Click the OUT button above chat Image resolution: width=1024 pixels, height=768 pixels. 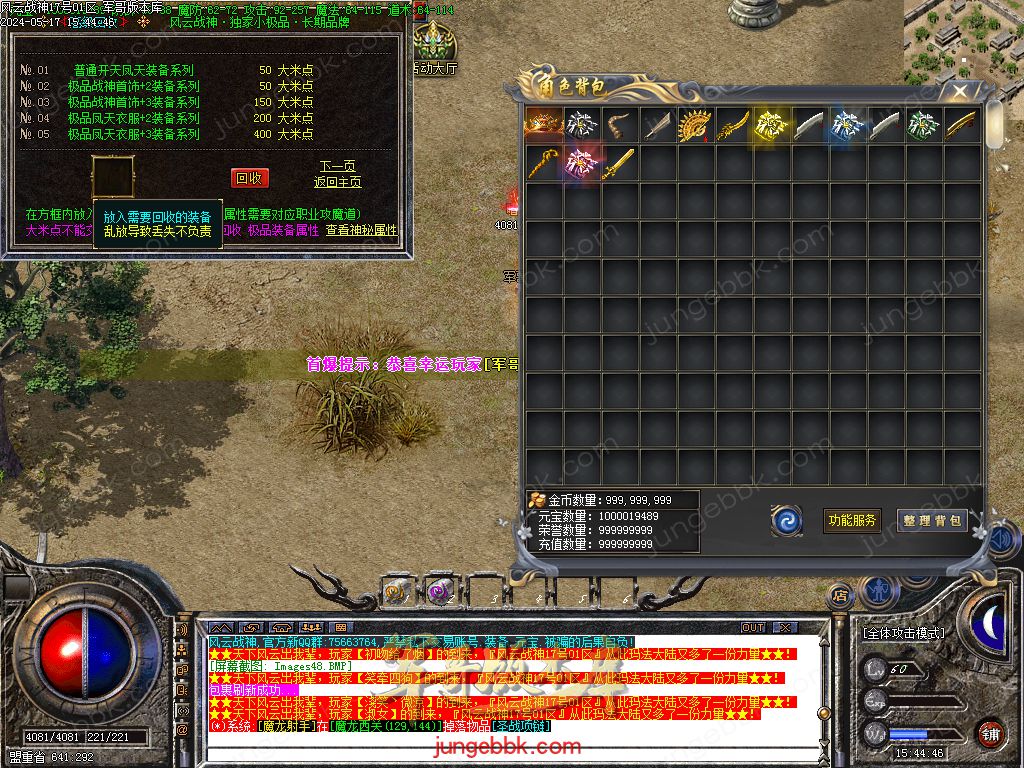[753, 628]
